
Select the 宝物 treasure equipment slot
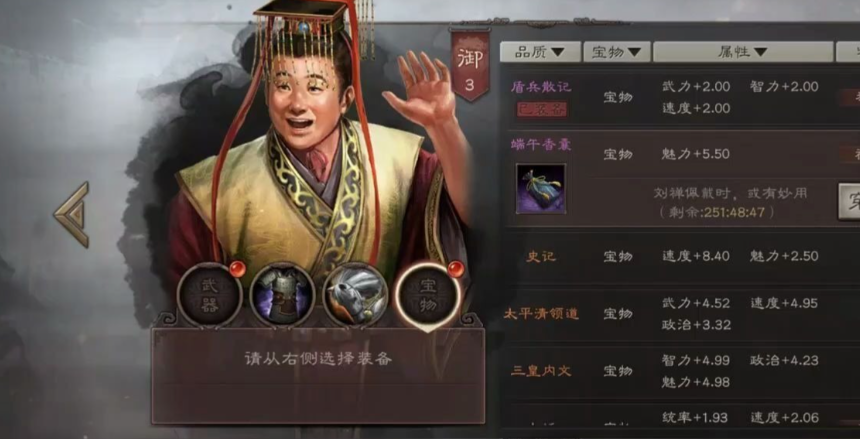427,294
